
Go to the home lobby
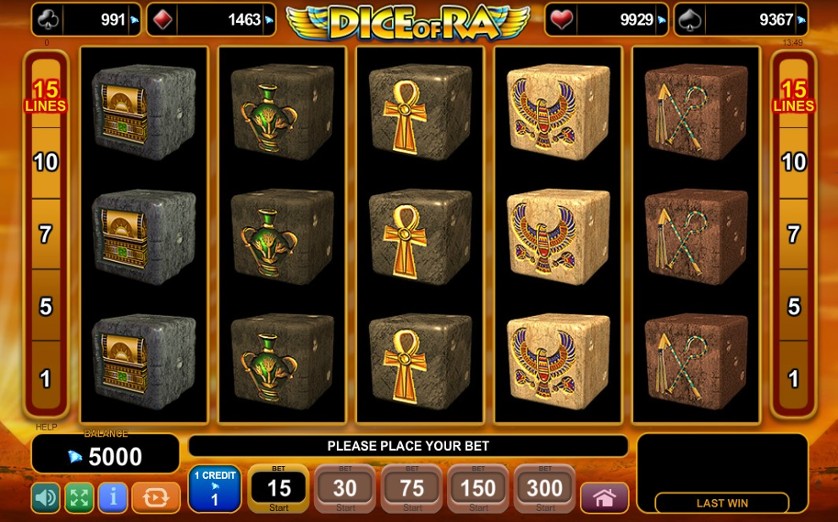(x=604, y=497)
